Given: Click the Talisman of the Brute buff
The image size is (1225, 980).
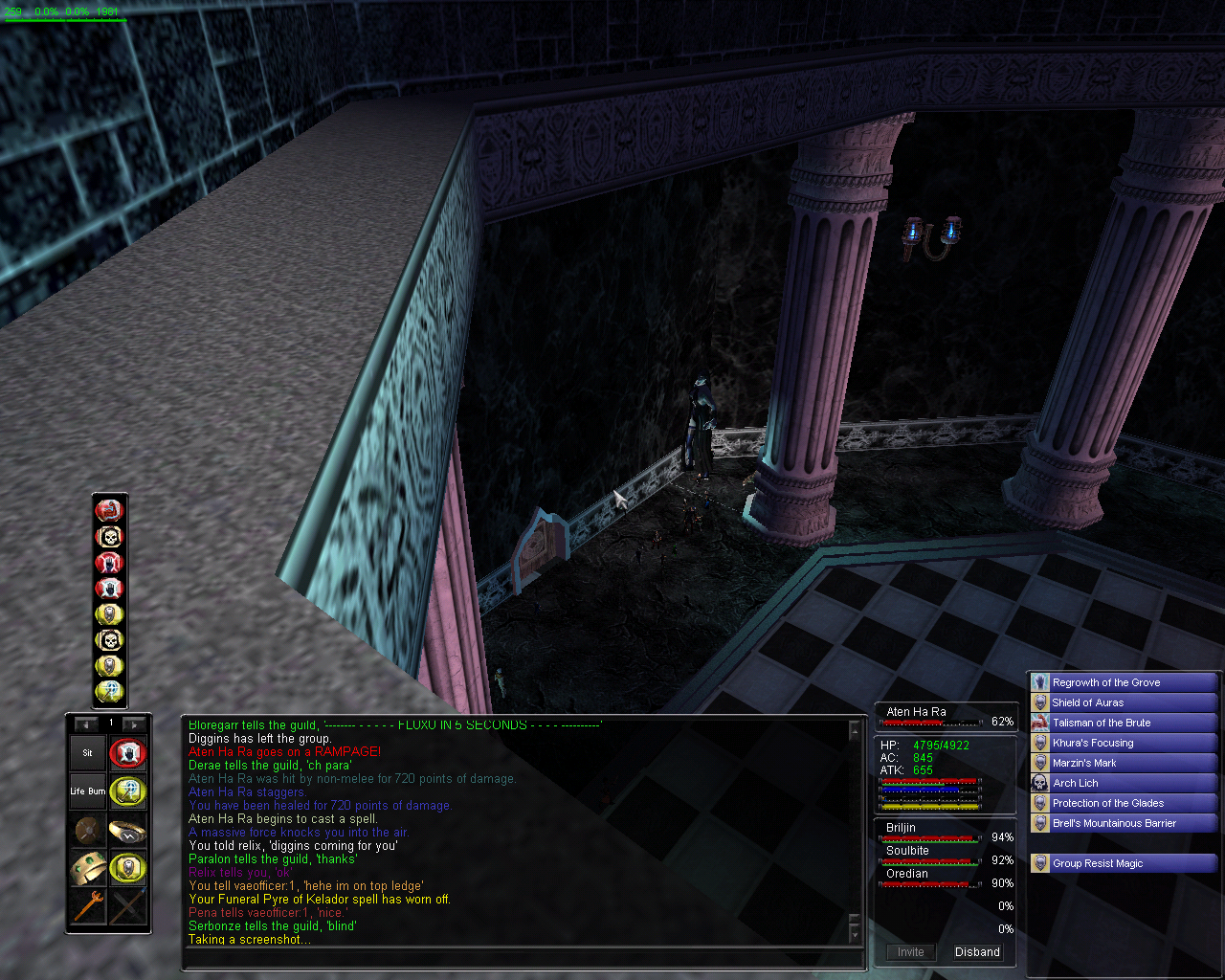Looking at the screenshot, I should pyautogui.click(x=1102, y=723).
